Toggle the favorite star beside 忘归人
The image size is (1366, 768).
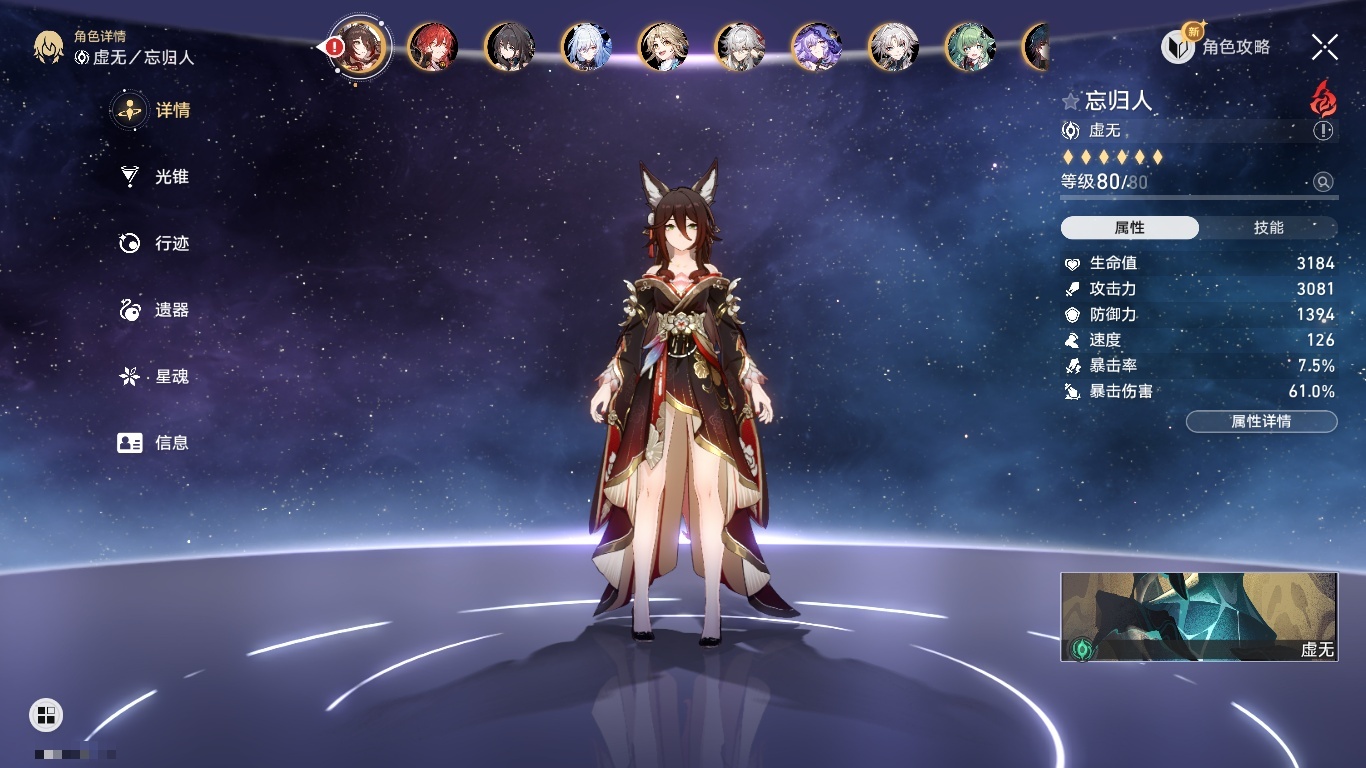pyautogui.click(x=1071, y=101)
